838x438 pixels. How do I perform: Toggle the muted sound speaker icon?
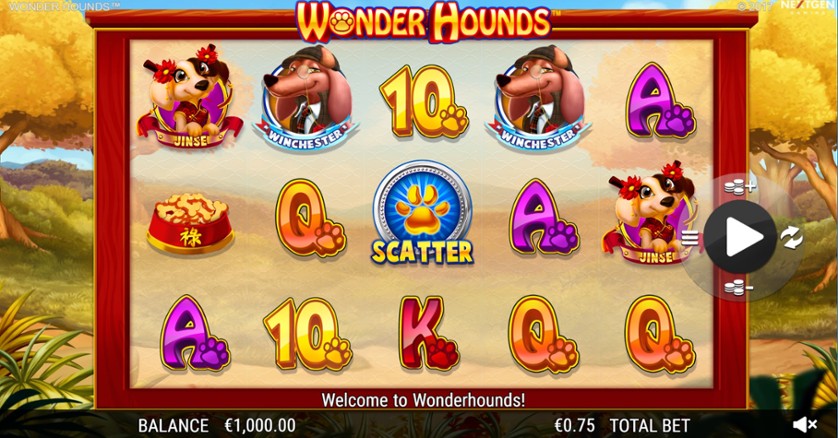pos(805,425)
